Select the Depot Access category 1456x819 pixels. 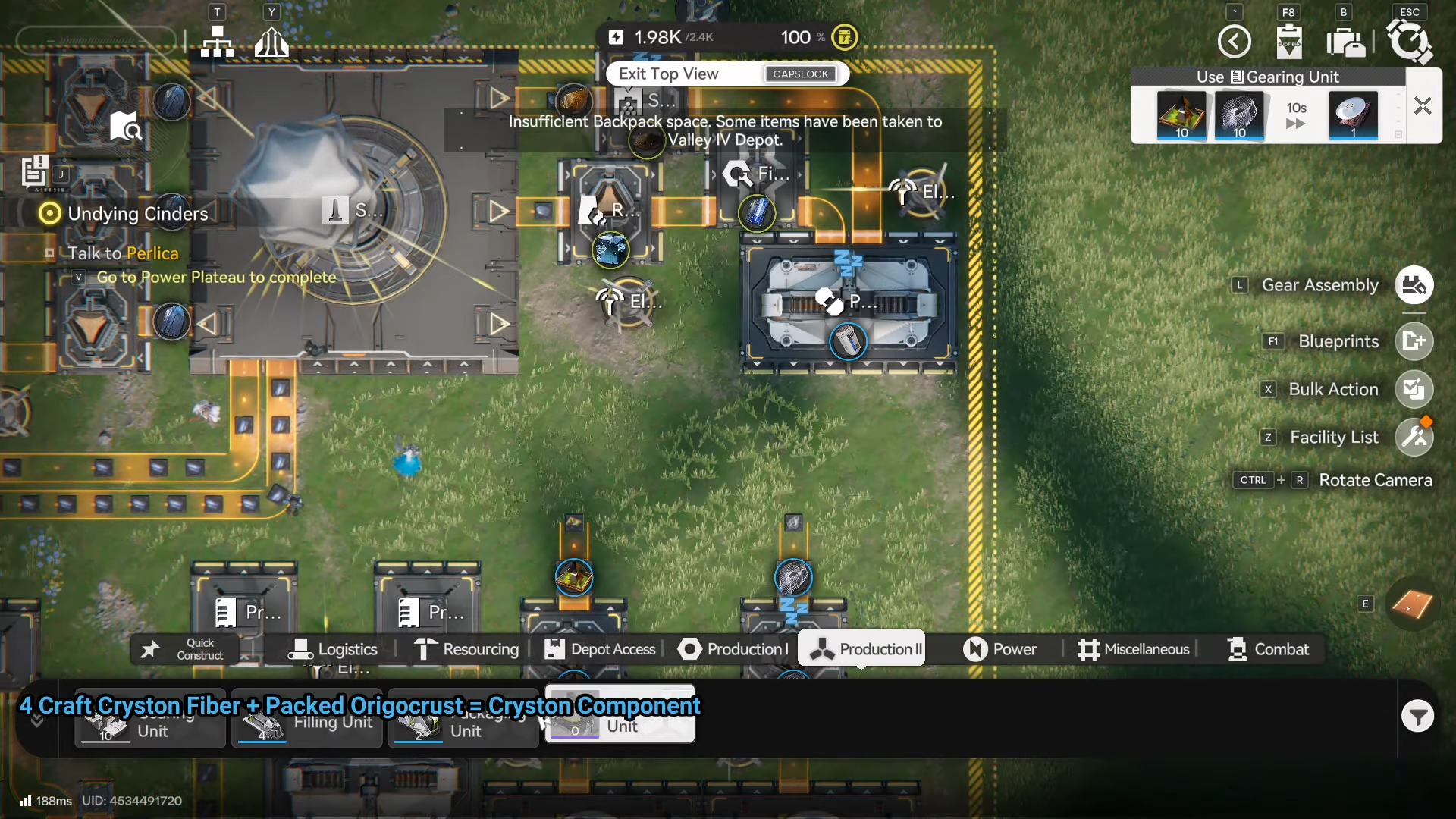click(x=601, y=649)
